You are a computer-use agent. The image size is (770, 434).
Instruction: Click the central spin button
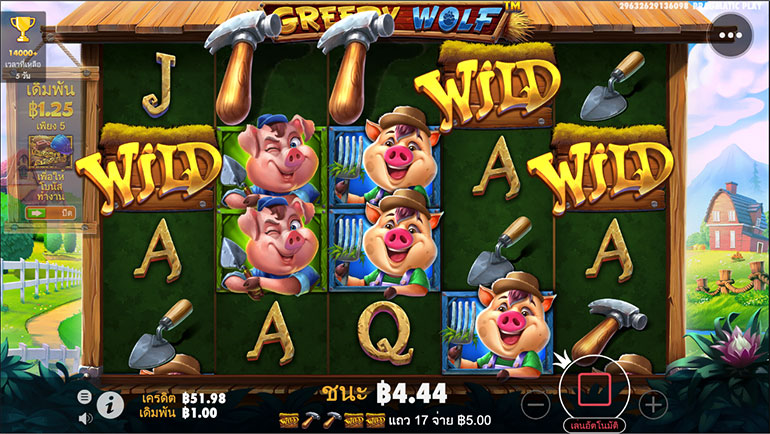pyautogui.click(x=591, y=390)
